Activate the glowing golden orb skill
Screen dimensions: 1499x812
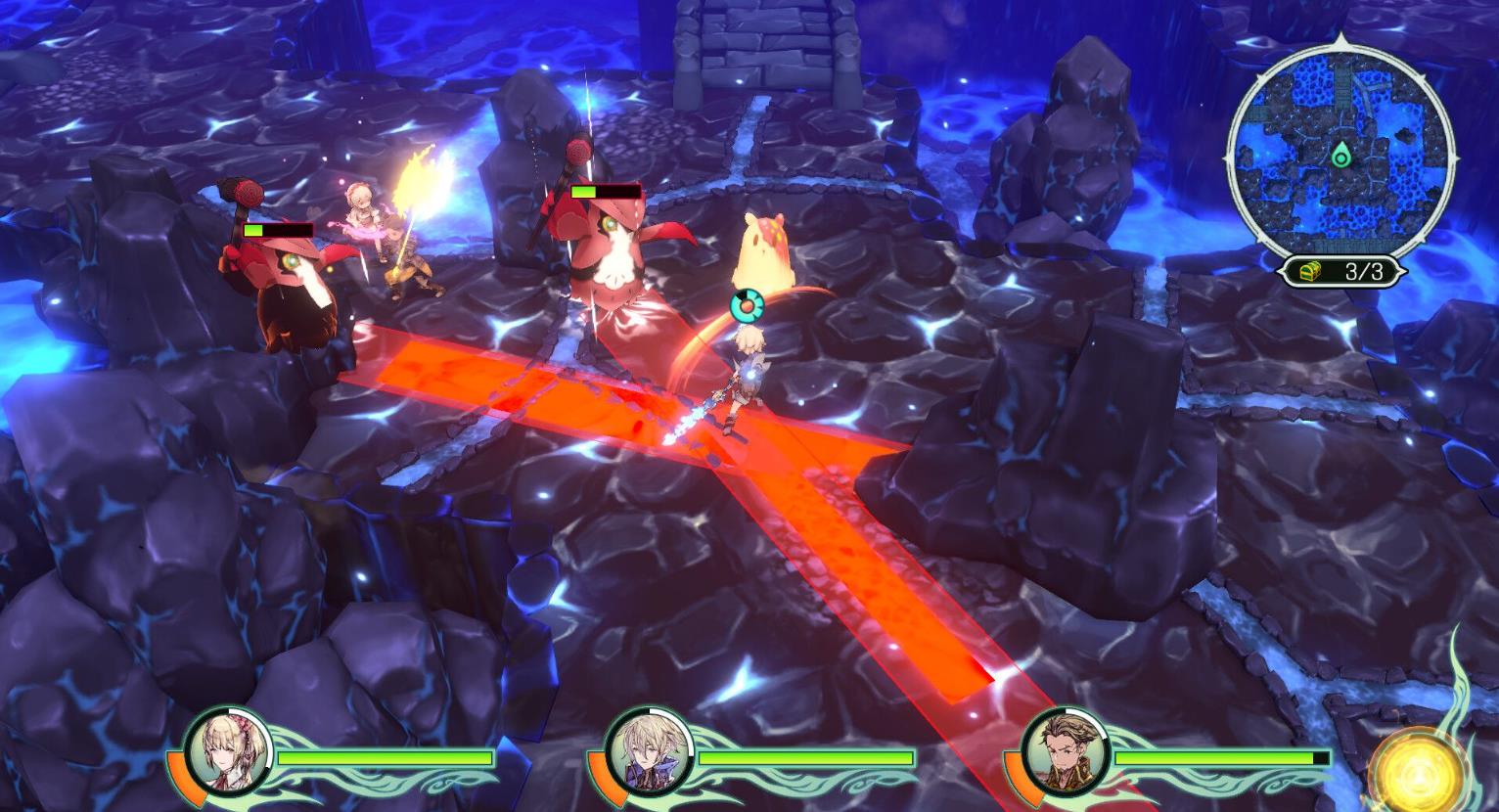pos(1418,770)
